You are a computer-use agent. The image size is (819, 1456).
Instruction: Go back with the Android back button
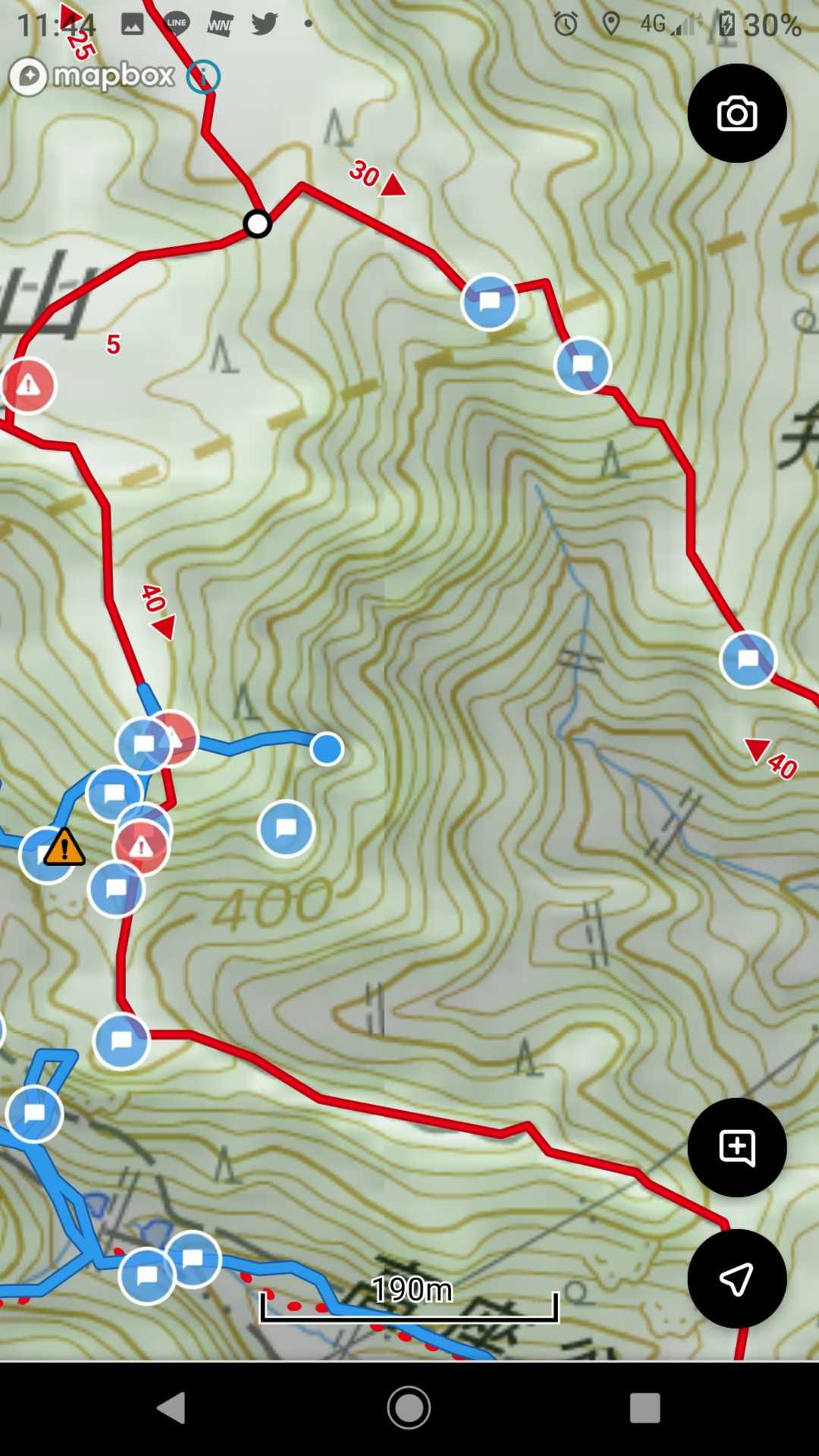tap(171, 1408)
